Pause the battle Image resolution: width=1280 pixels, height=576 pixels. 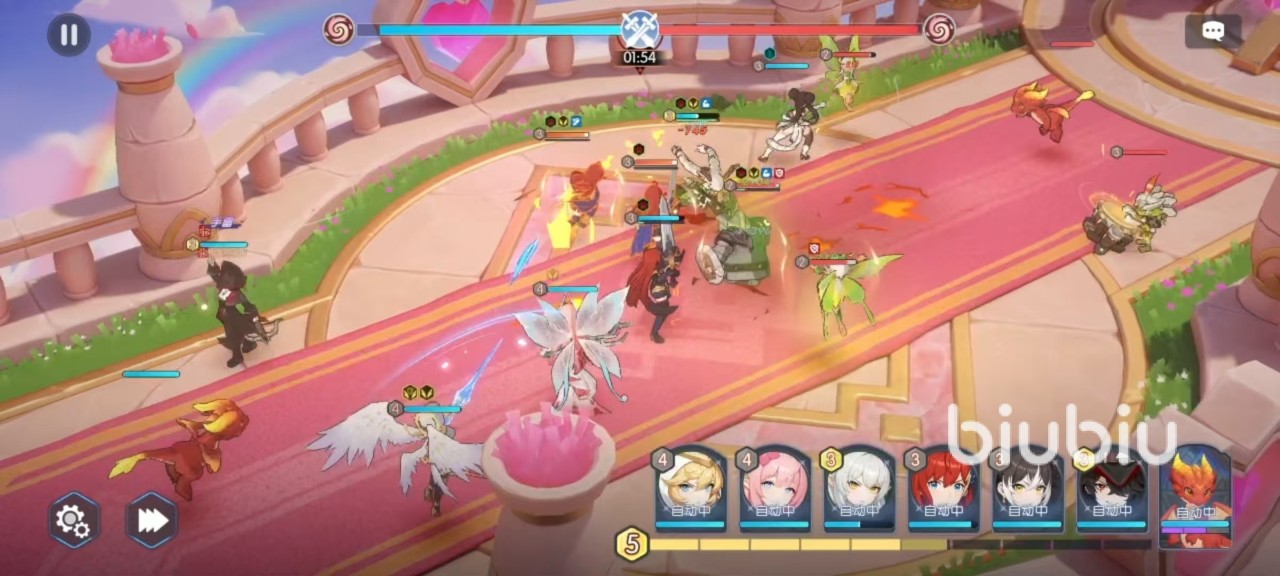[x=68, y=35]
